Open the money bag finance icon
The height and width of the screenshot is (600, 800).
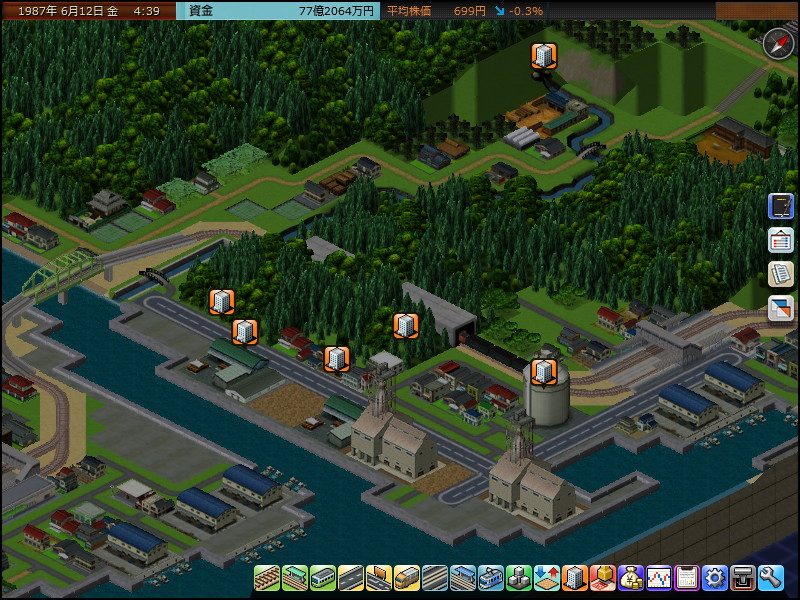[631, 578]
